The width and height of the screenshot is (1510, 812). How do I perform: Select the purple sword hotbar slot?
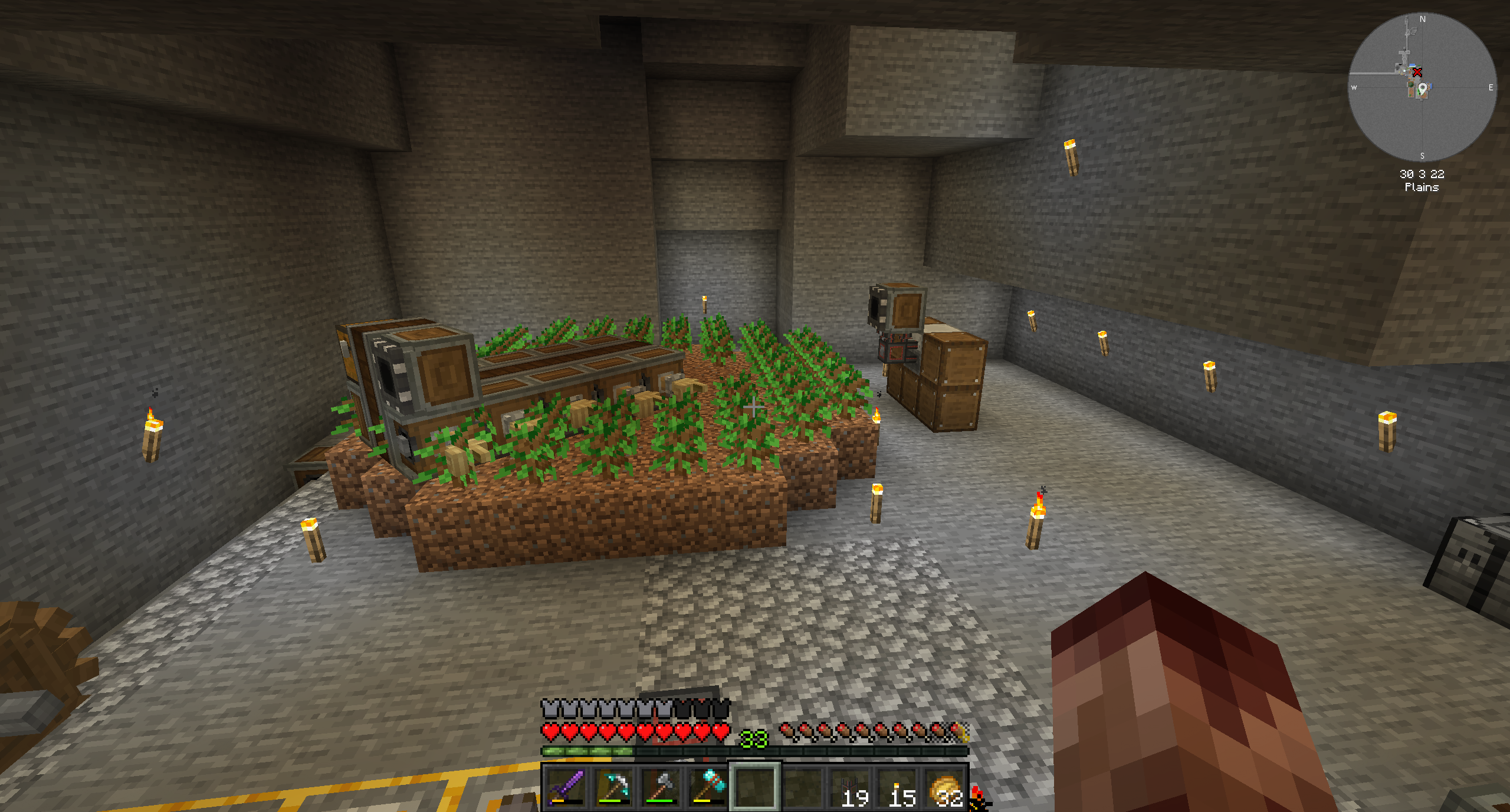click(x=566, y=787)
